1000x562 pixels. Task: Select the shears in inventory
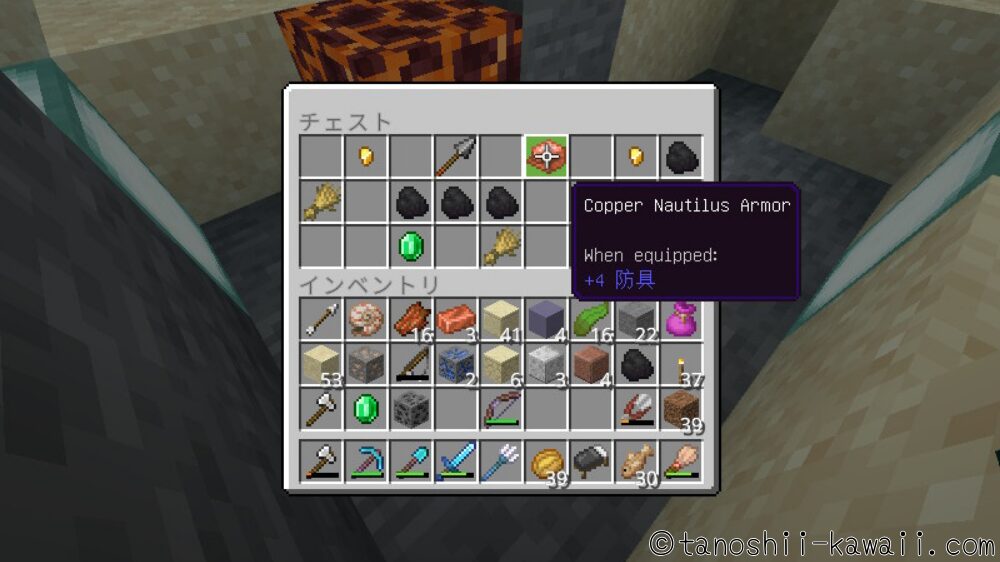coord(636,408)
